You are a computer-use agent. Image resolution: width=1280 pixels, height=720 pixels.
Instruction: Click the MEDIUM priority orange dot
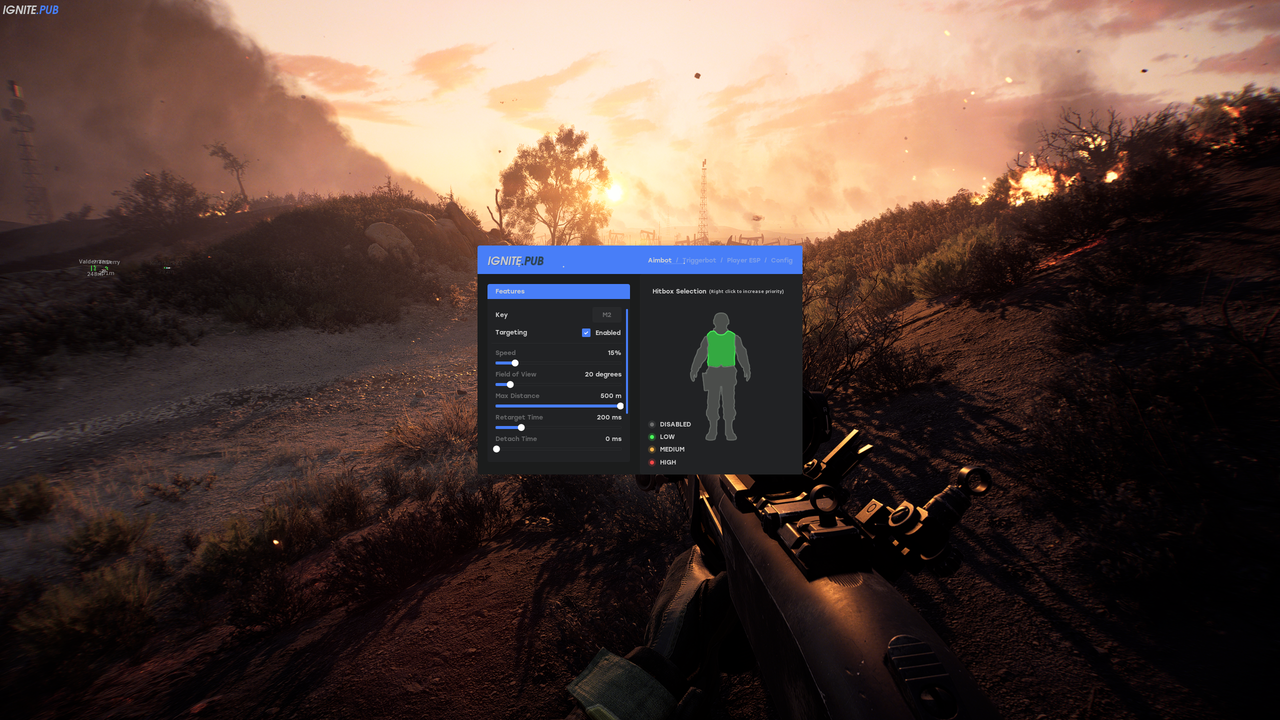(x=653, y=449)
